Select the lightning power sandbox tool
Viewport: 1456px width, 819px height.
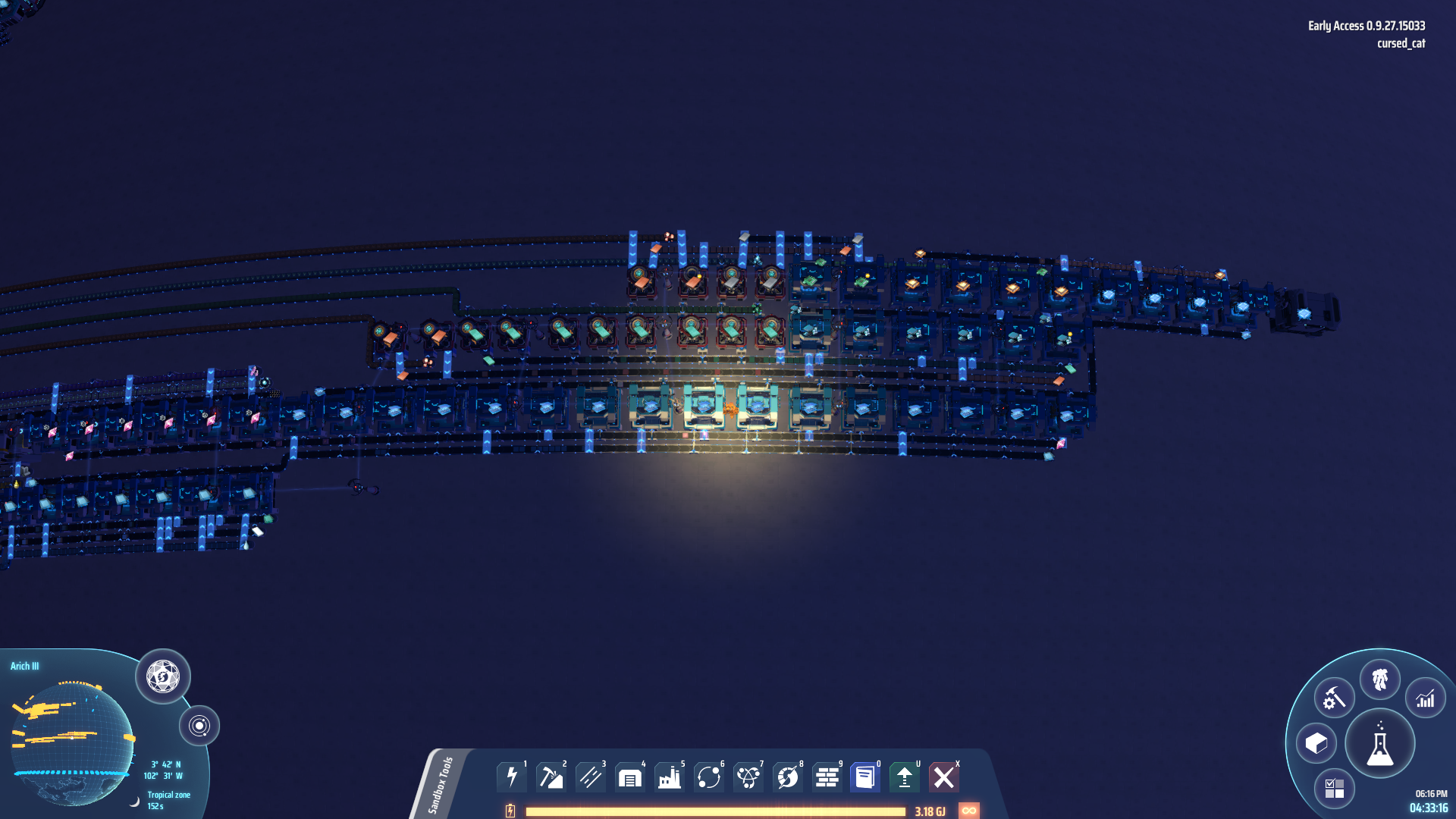point(512,777)
